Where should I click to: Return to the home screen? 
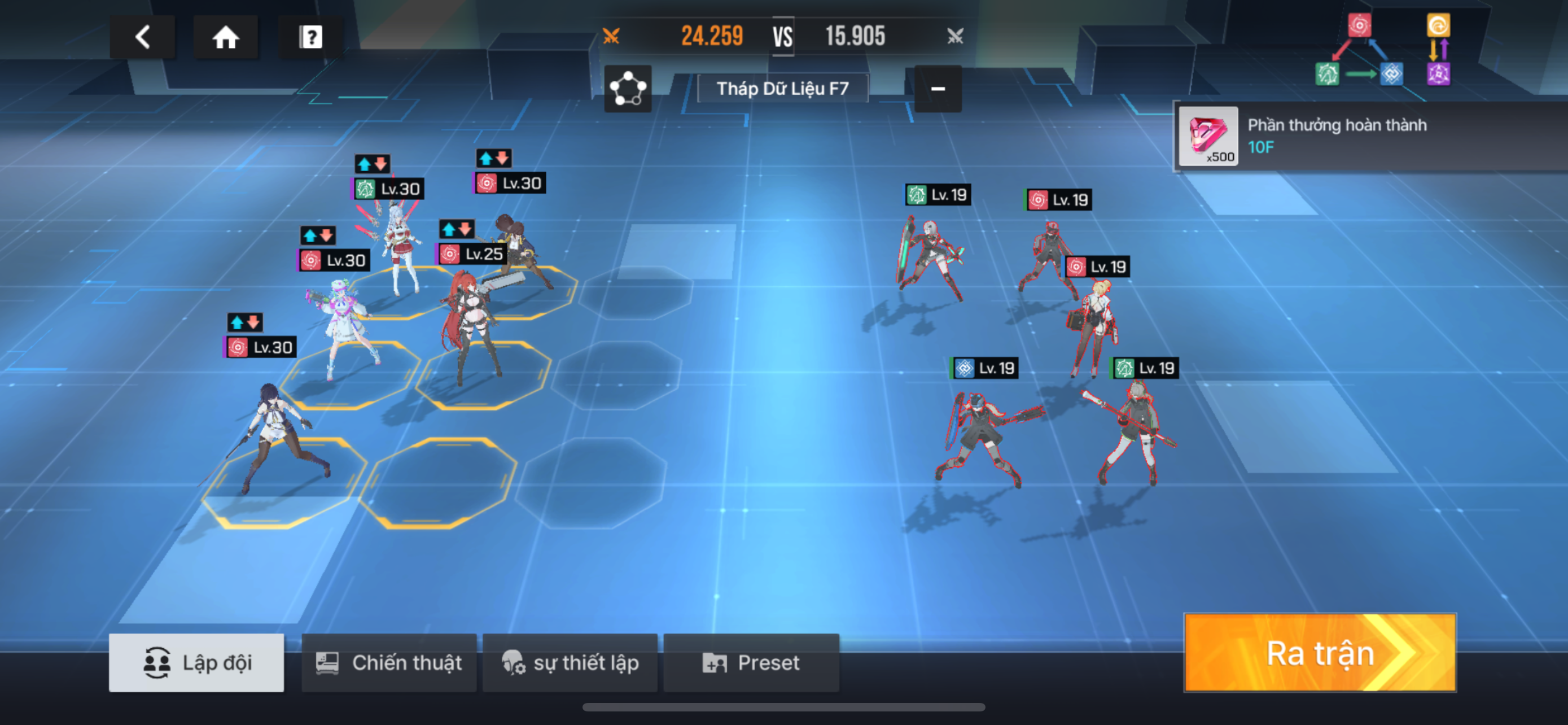[225, 37]
